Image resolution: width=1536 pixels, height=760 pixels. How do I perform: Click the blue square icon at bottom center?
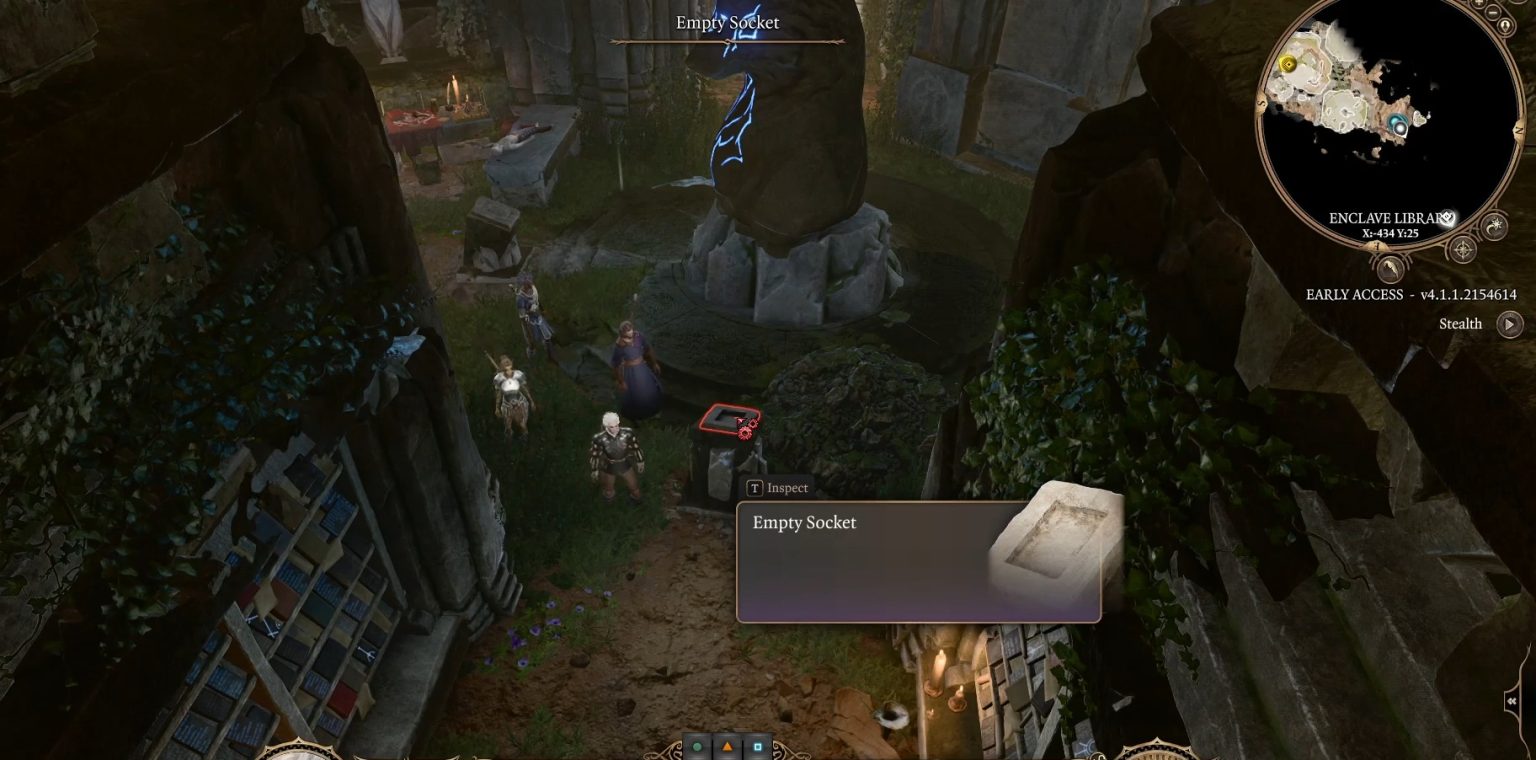[x=757, y=746]
